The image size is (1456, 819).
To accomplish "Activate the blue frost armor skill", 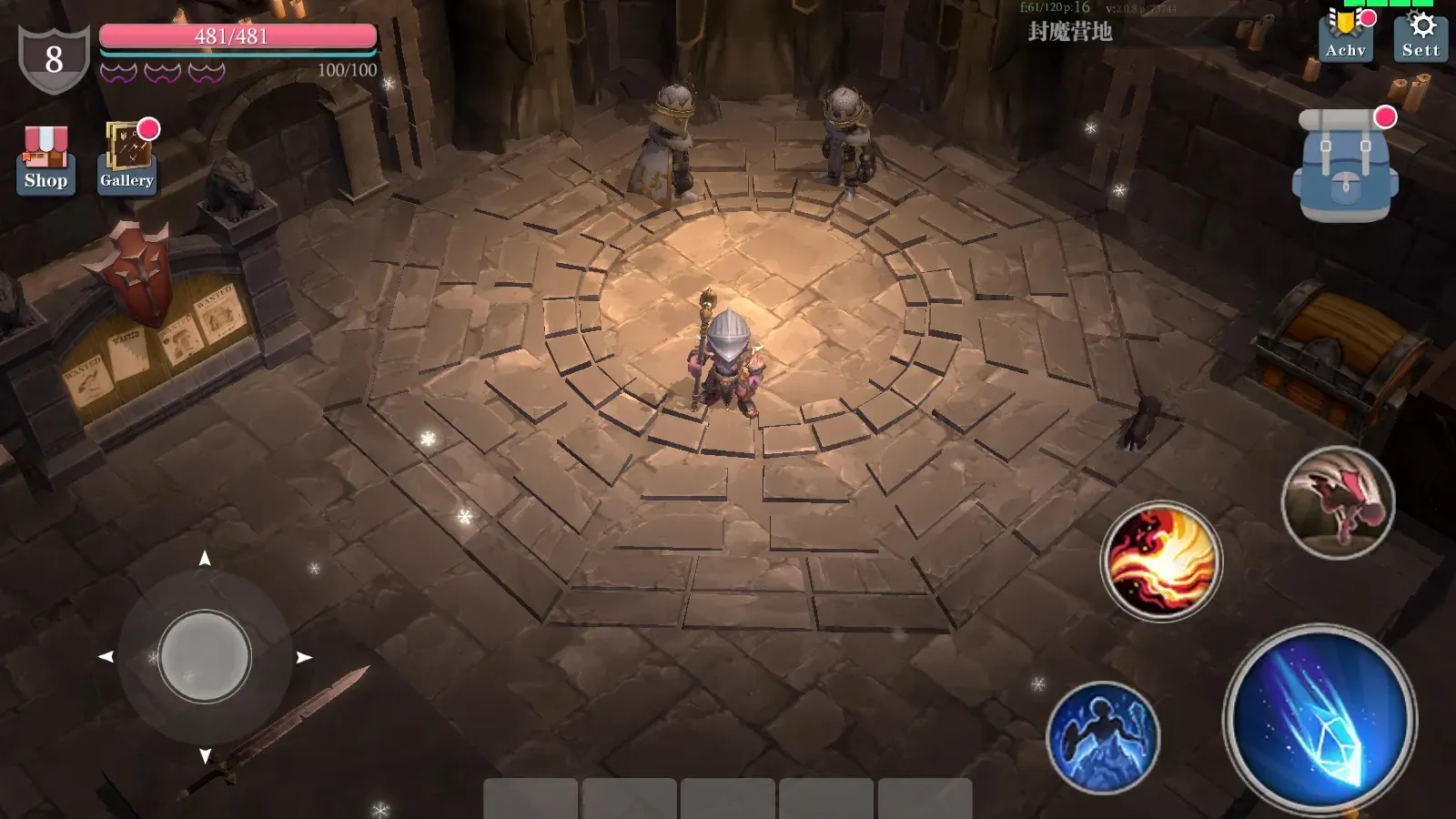I will [1103, 737].
